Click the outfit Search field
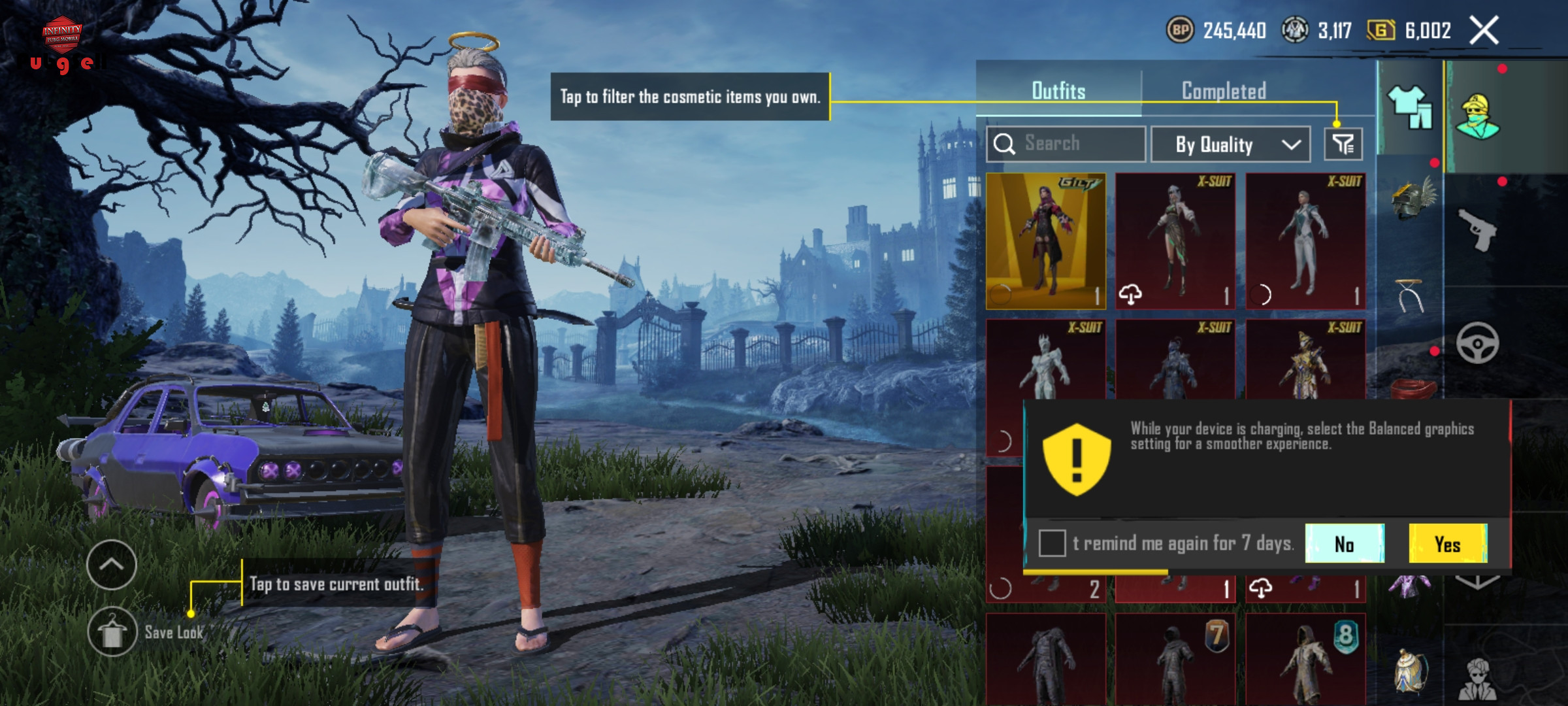1568x706 pixels. tap(1066, 144)
